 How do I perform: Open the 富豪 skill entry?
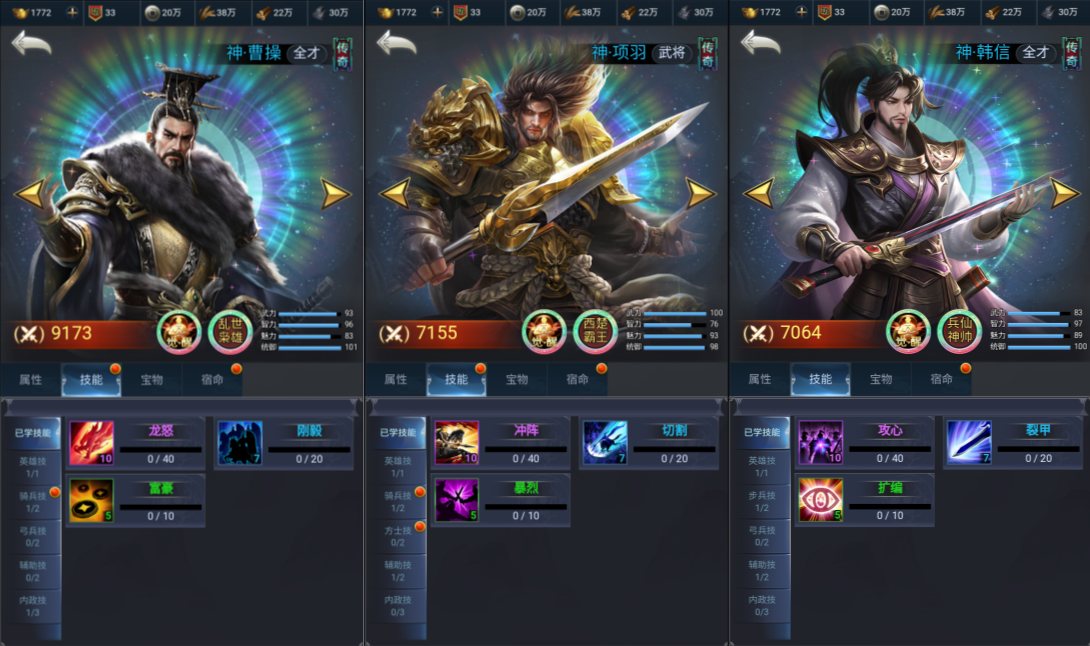click(91, 500)
